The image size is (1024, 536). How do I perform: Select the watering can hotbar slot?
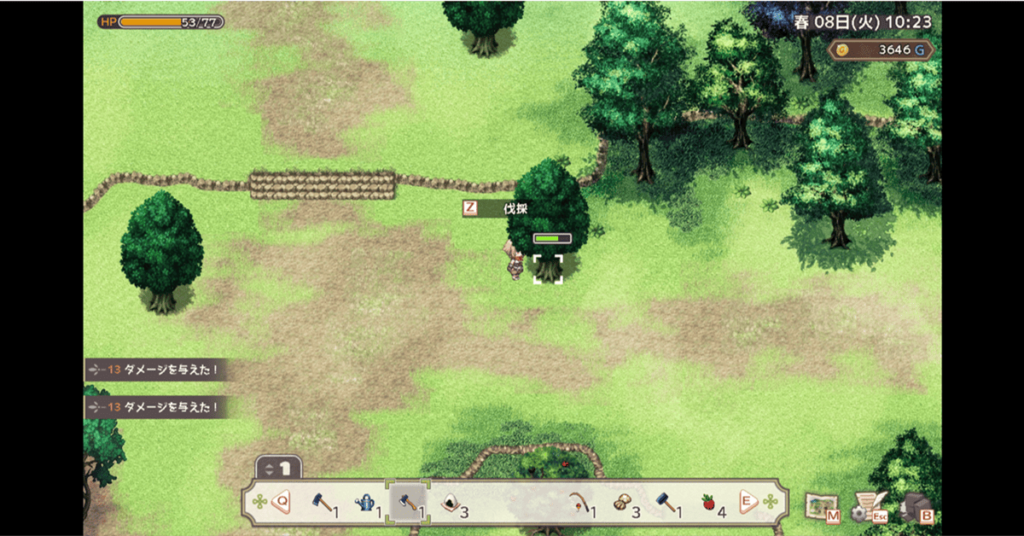coord(367,503)
